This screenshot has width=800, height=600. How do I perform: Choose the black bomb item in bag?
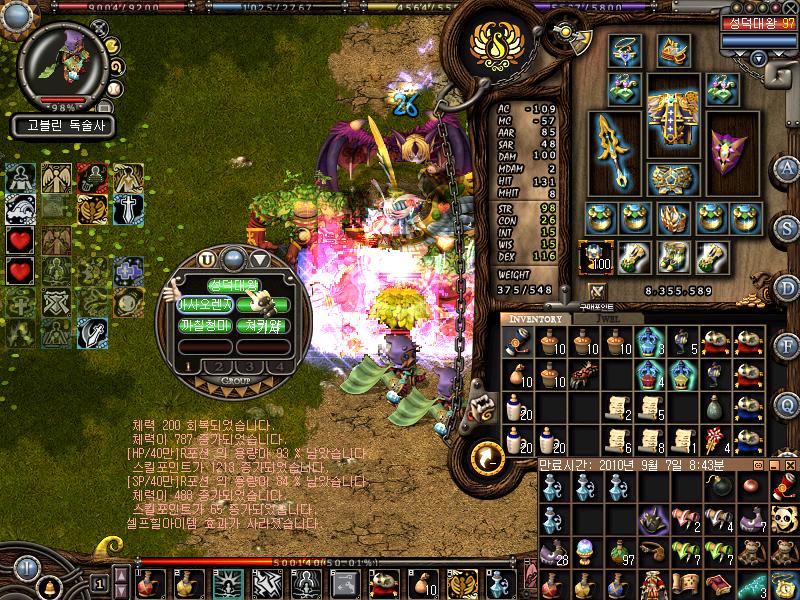coord(718,487)
